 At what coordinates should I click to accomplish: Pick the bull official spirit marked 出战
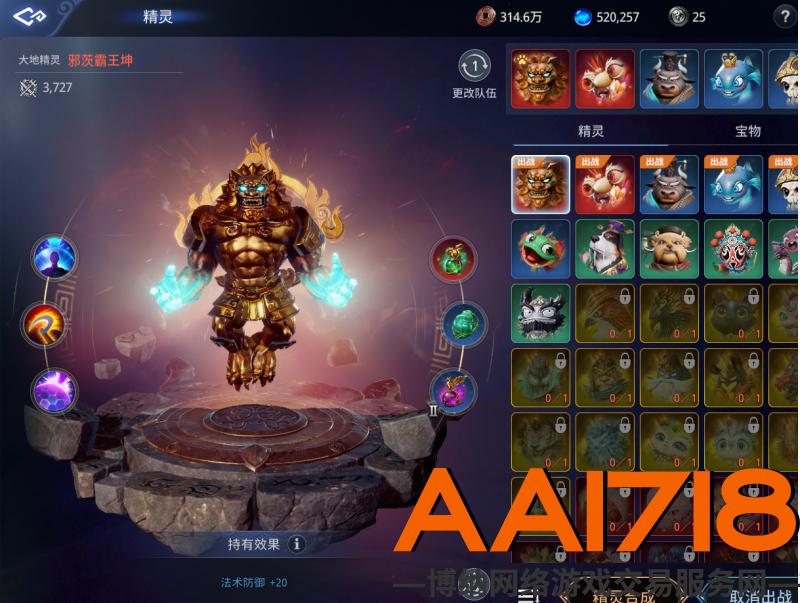pos(669,184)
